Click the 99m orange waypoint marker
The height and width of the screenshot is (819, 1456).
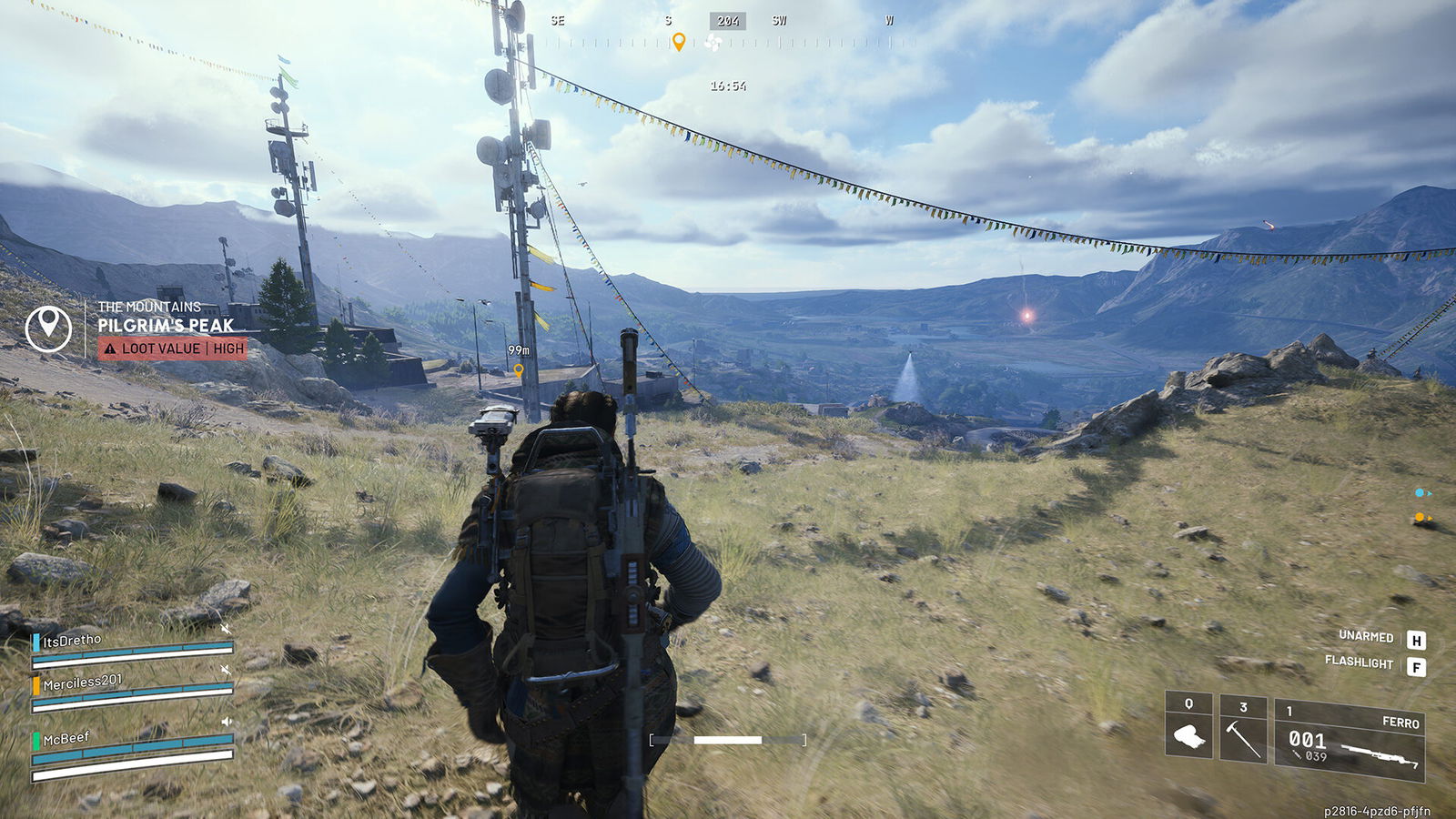click(x=518, y=370)
